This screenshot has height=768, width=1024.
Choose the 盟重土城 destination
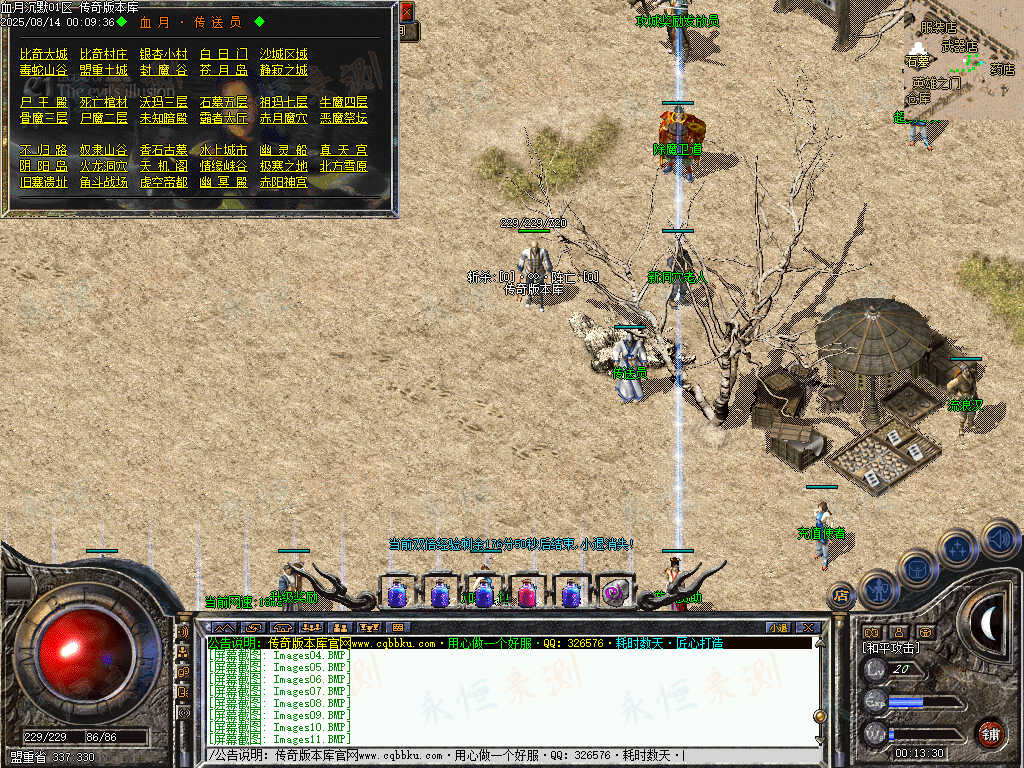coord(104,70)
